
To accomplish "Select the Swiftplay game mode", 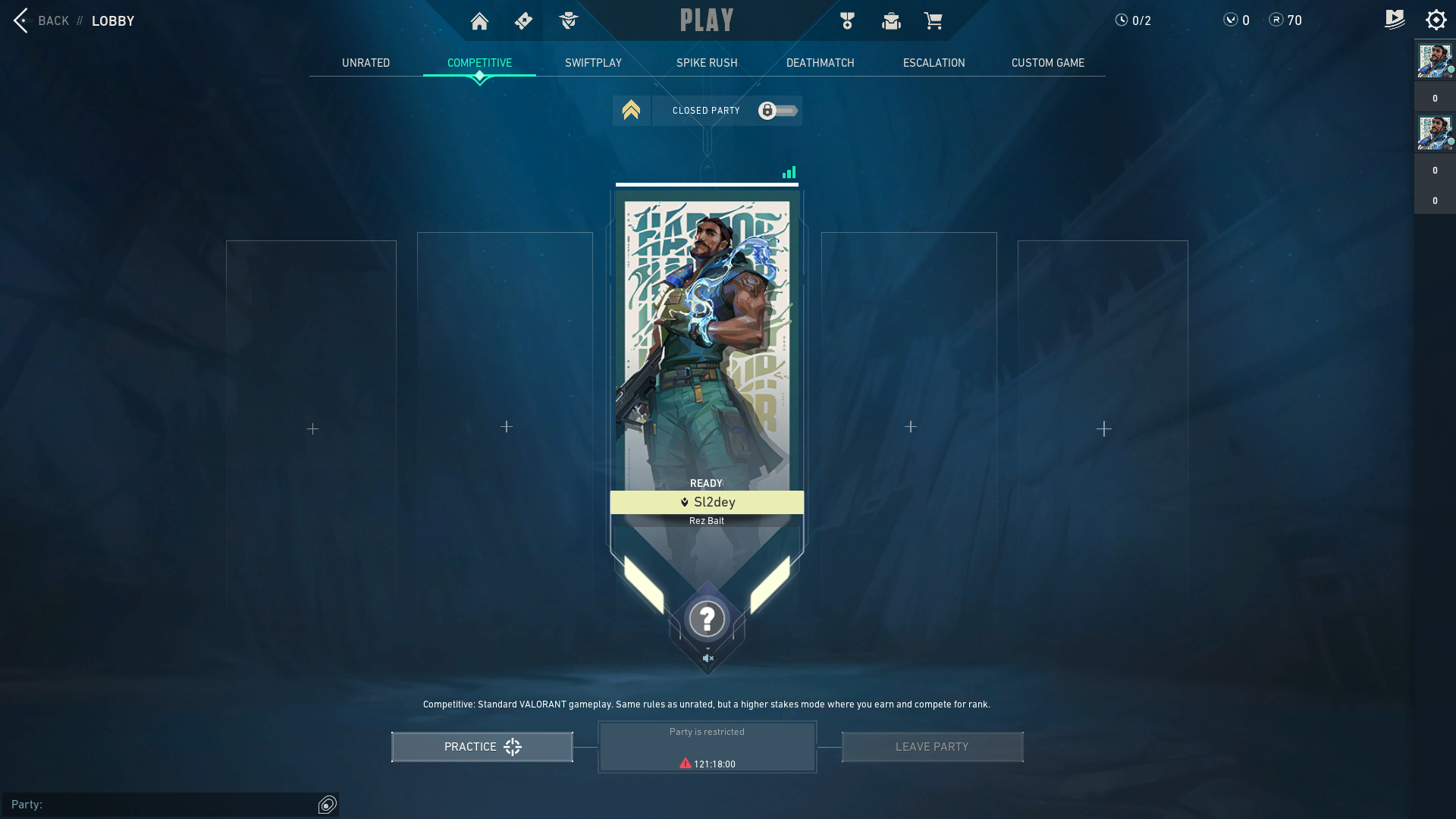I will click(593, 63).
